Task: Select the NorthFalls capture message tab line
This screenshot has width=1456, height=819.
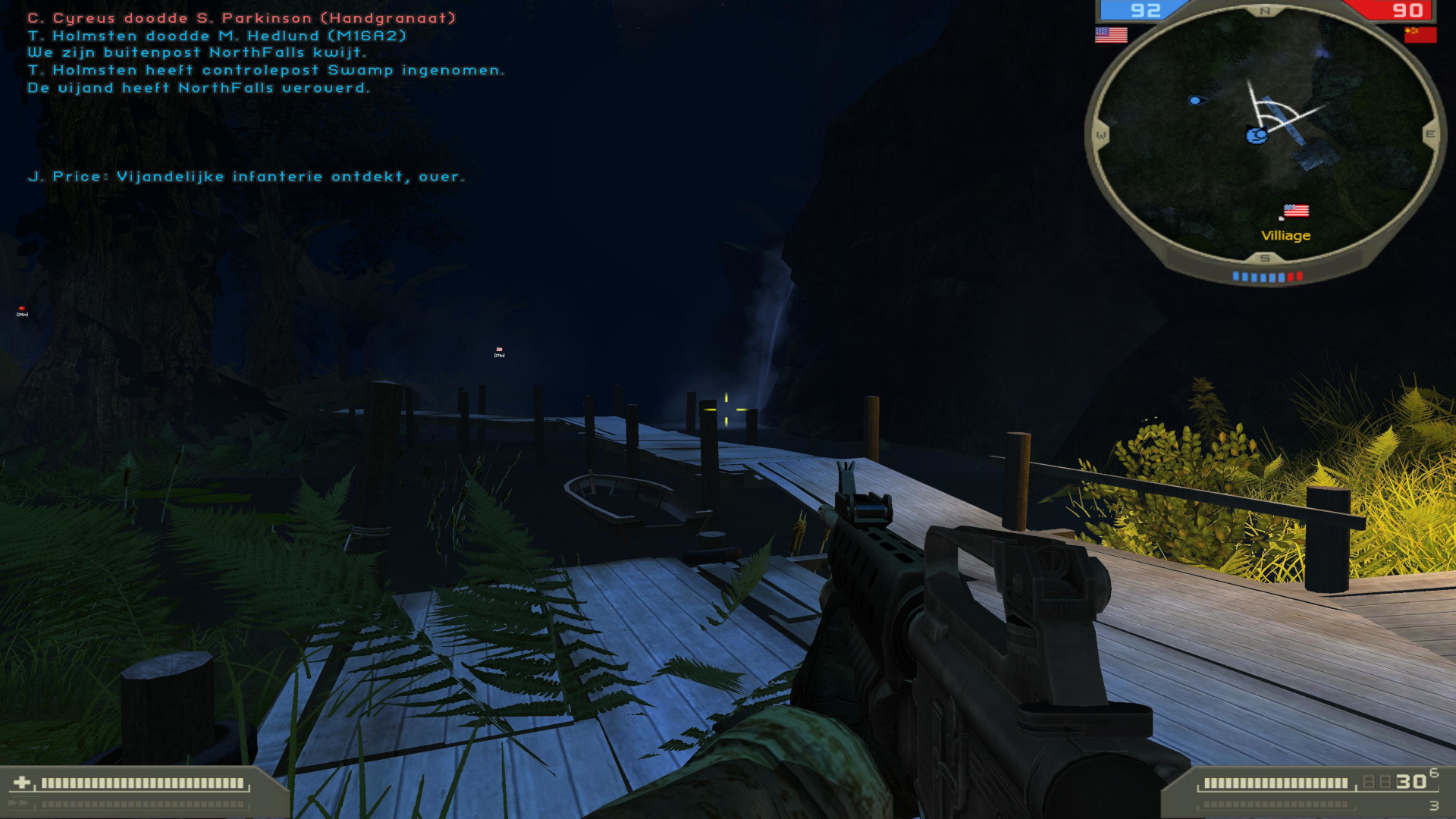Action: (199, 88)
